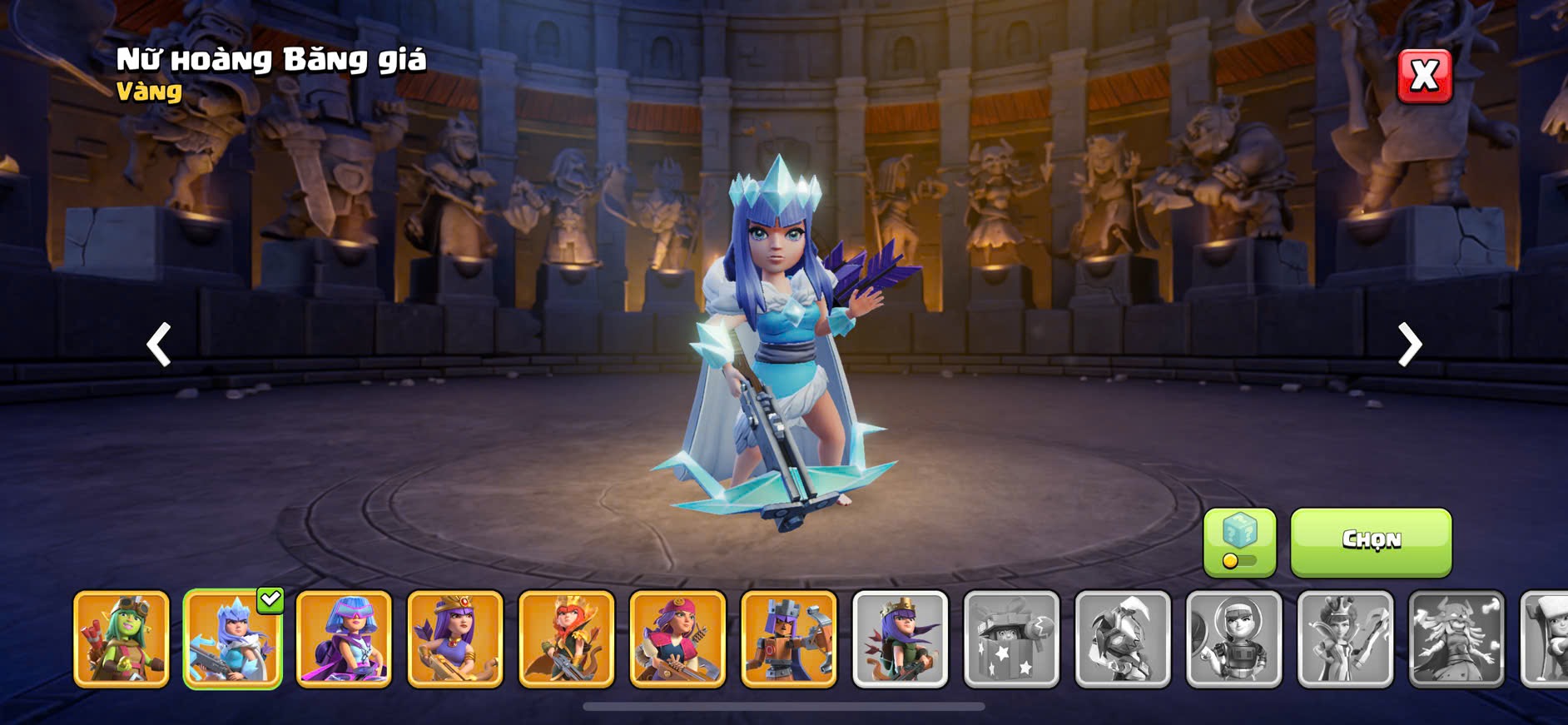Preview the locked royal crown gown skin
This screenshot has width=1568, height=725.
tap(1345, 639)
